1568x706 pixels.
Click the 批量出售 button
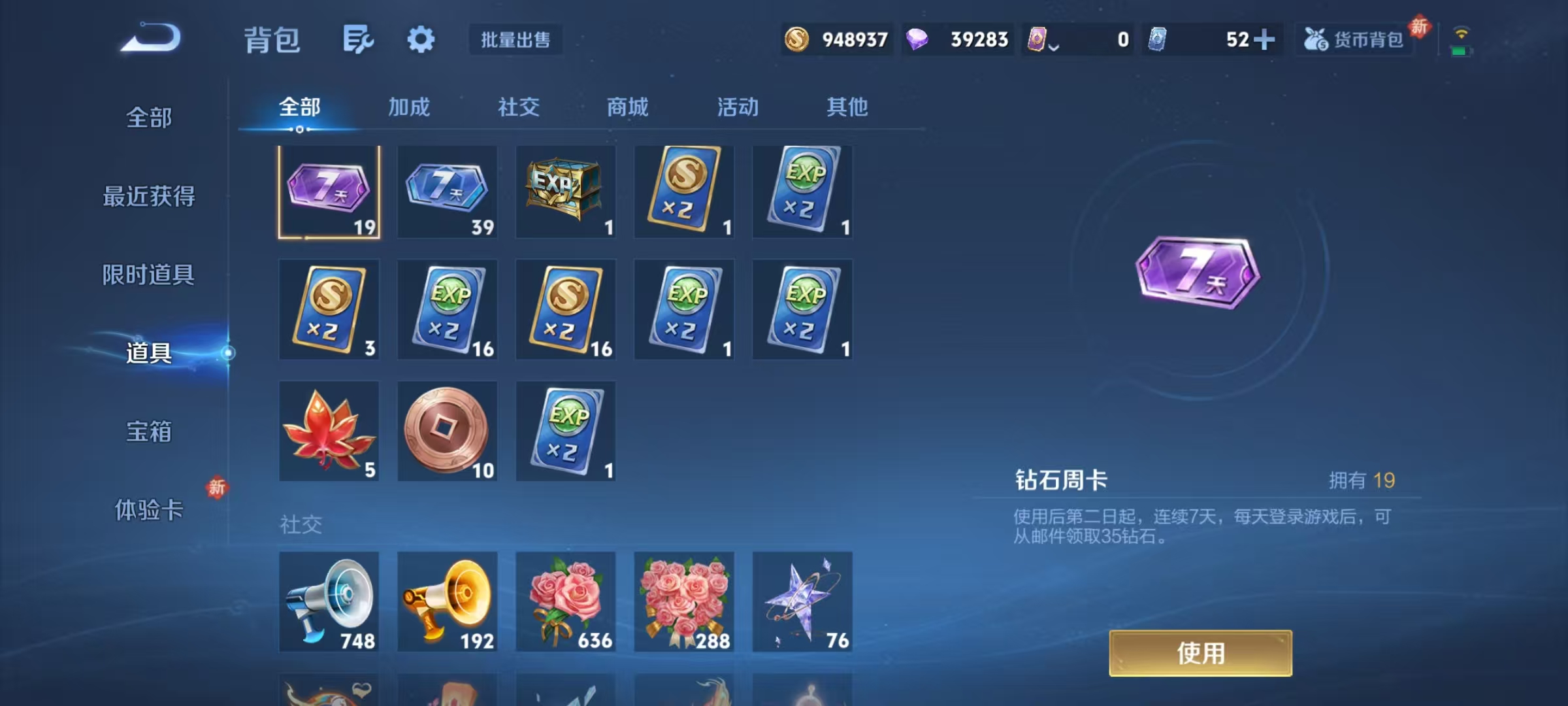point(516,40)
